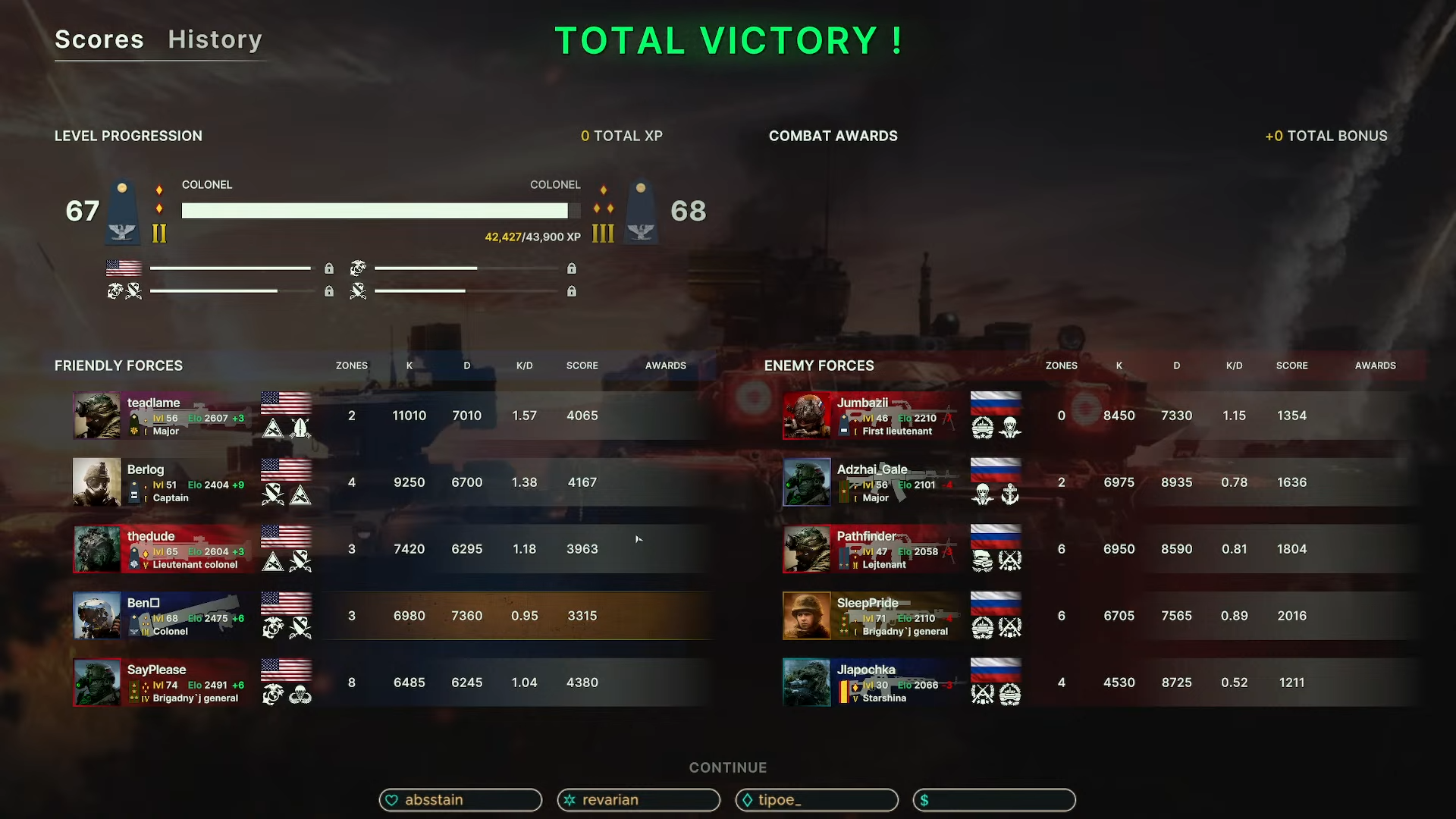Click the dollar sign pill

click(994, 800)
